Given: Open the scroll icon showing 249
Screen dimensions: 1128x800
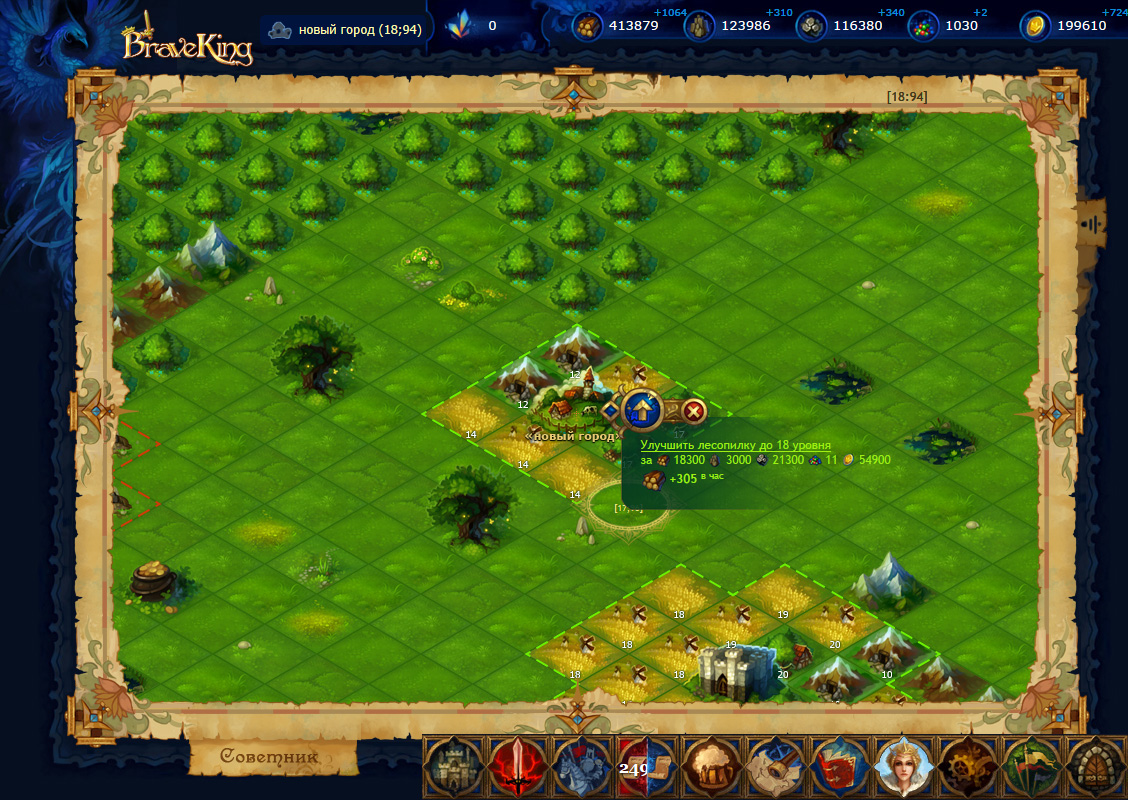Looking at the screenshot, I should point(647,768).
